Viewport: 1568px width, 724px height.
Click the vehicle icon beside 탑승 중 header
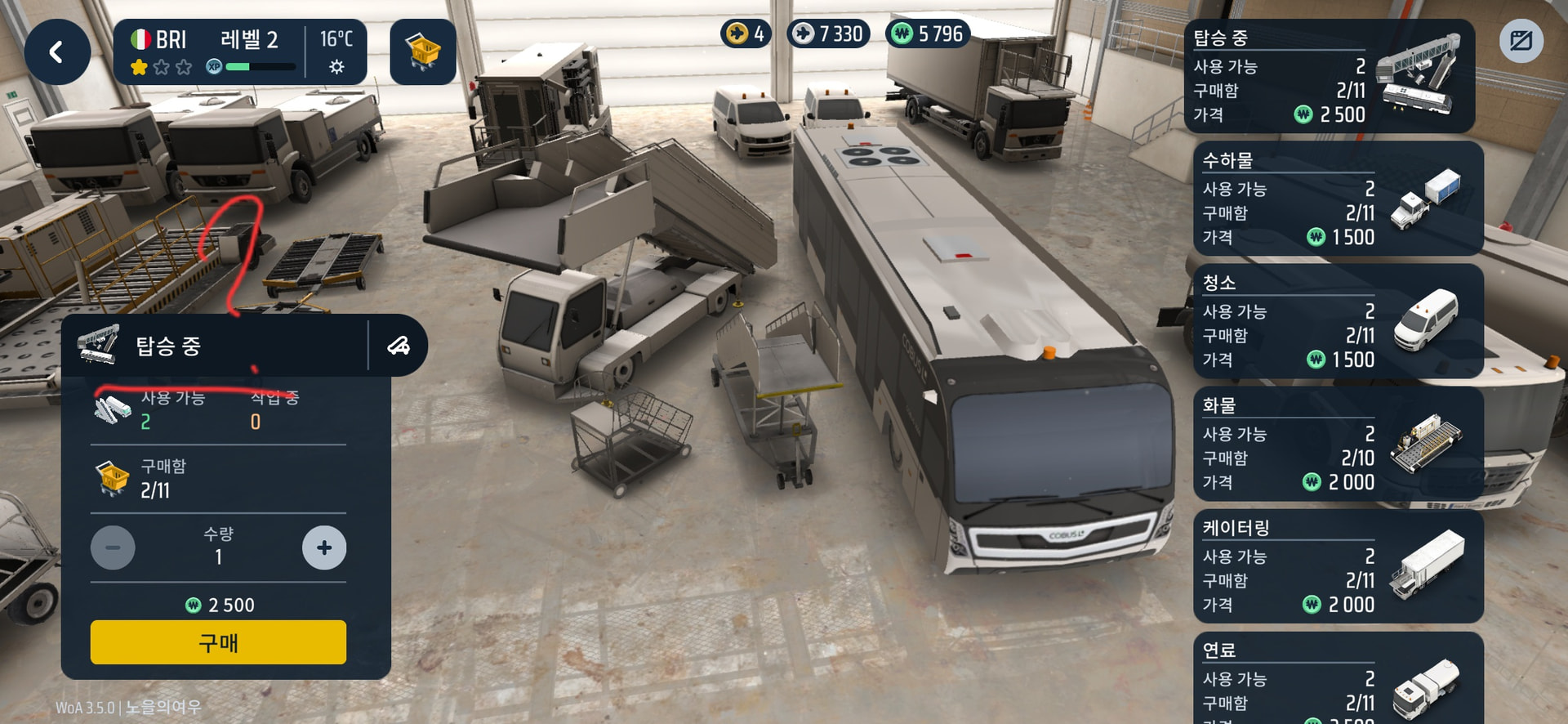(x=399, y=346)
